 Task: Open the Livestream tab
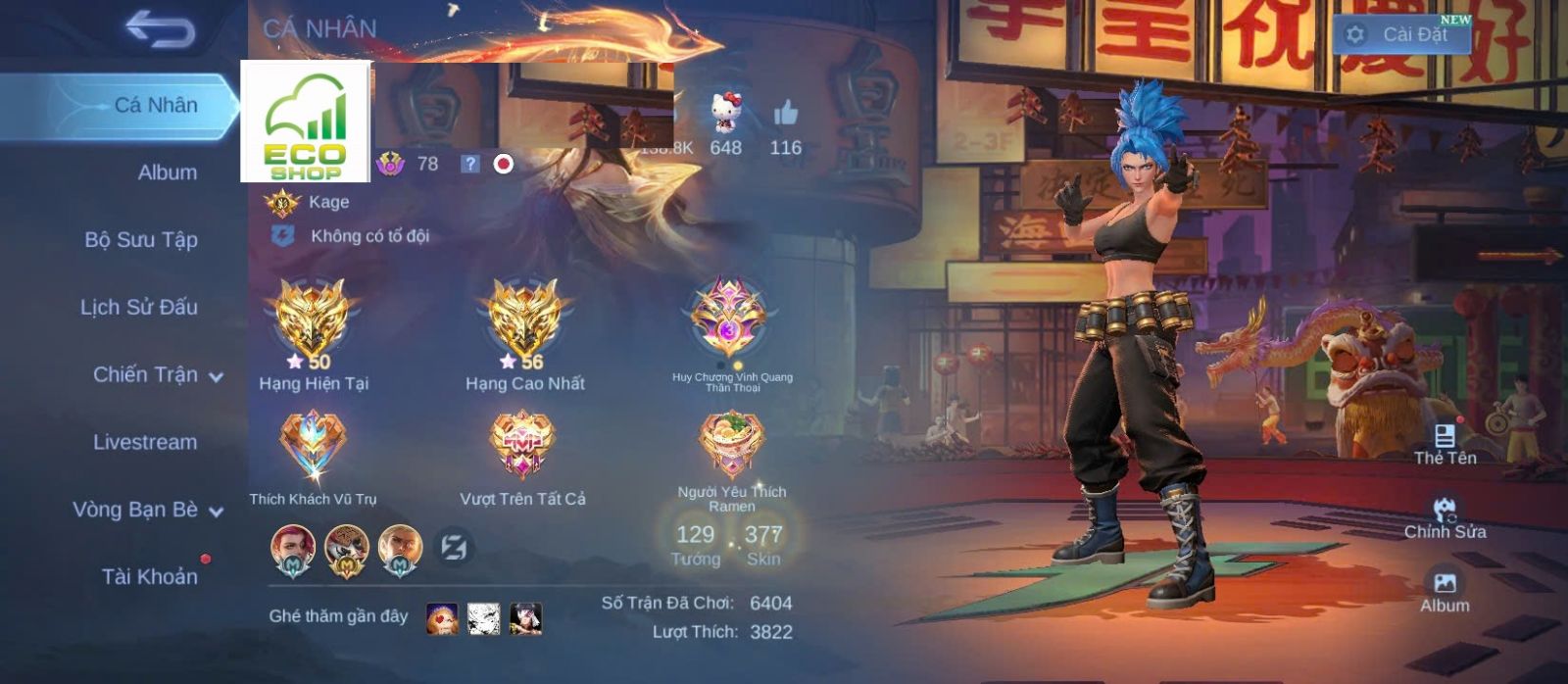(145, 442)
